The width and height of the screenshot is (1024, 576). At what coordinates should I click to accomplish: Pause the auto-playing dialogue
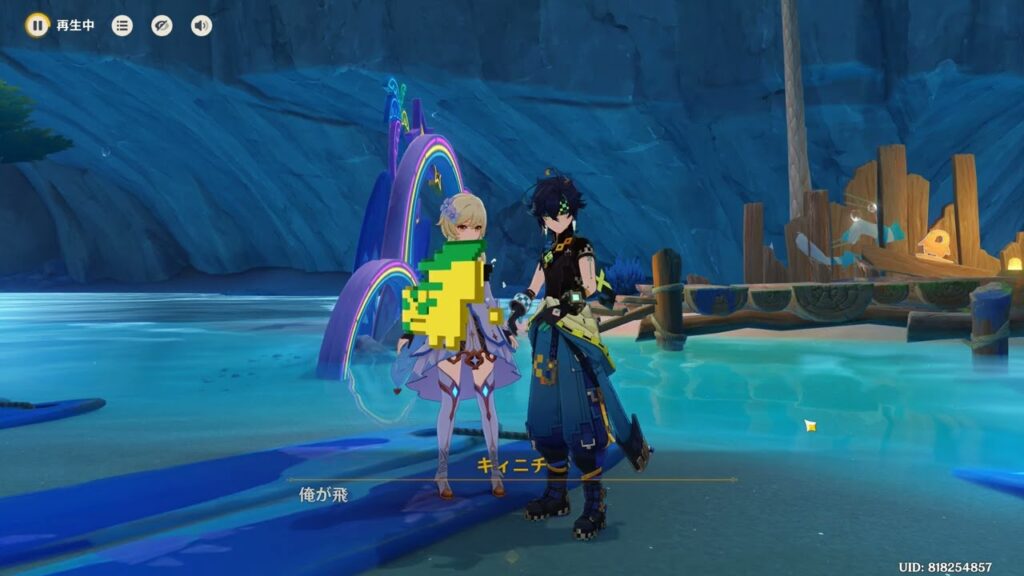pos(37,25)
